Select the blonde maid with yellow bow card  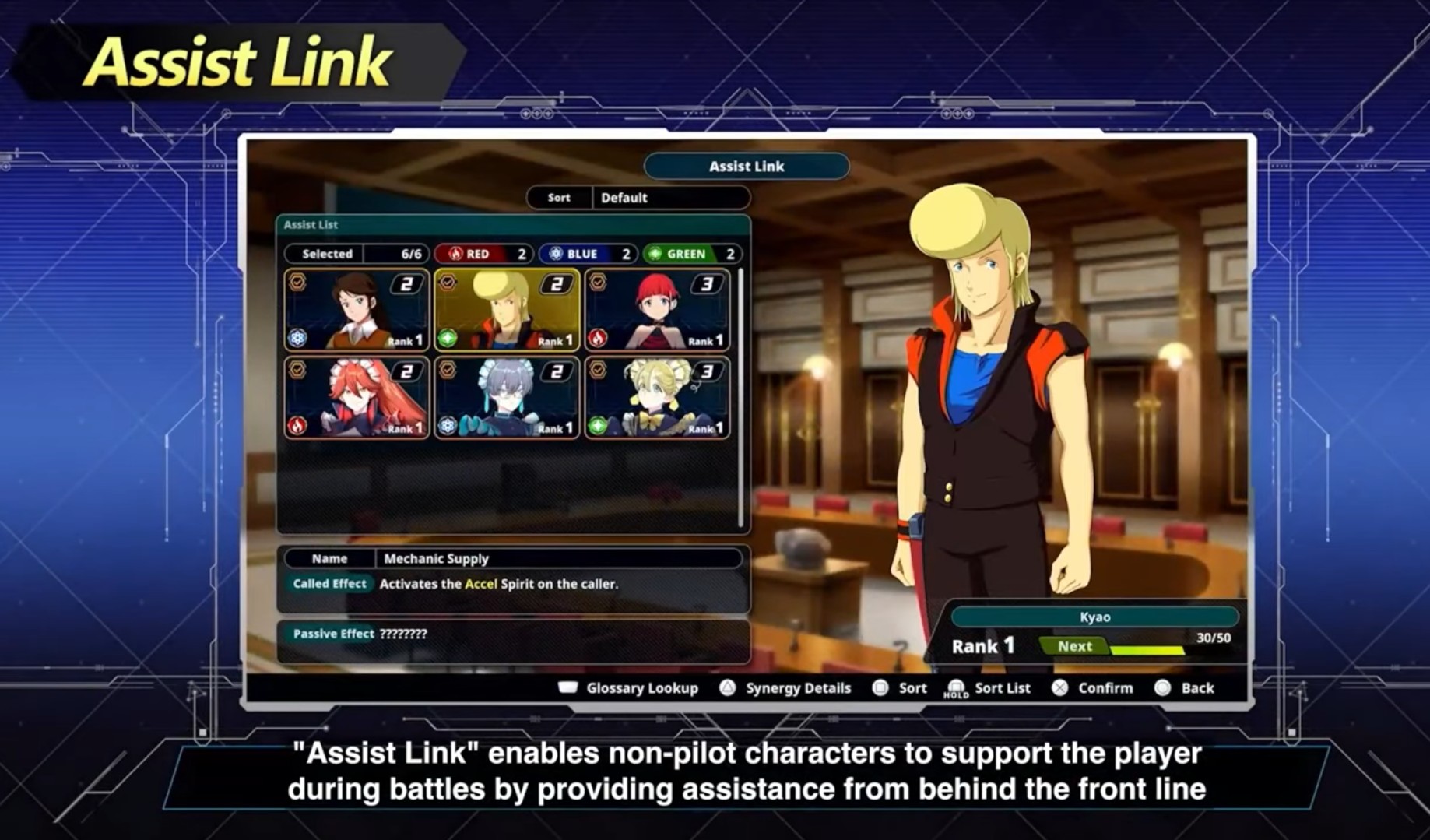[657, 398]
